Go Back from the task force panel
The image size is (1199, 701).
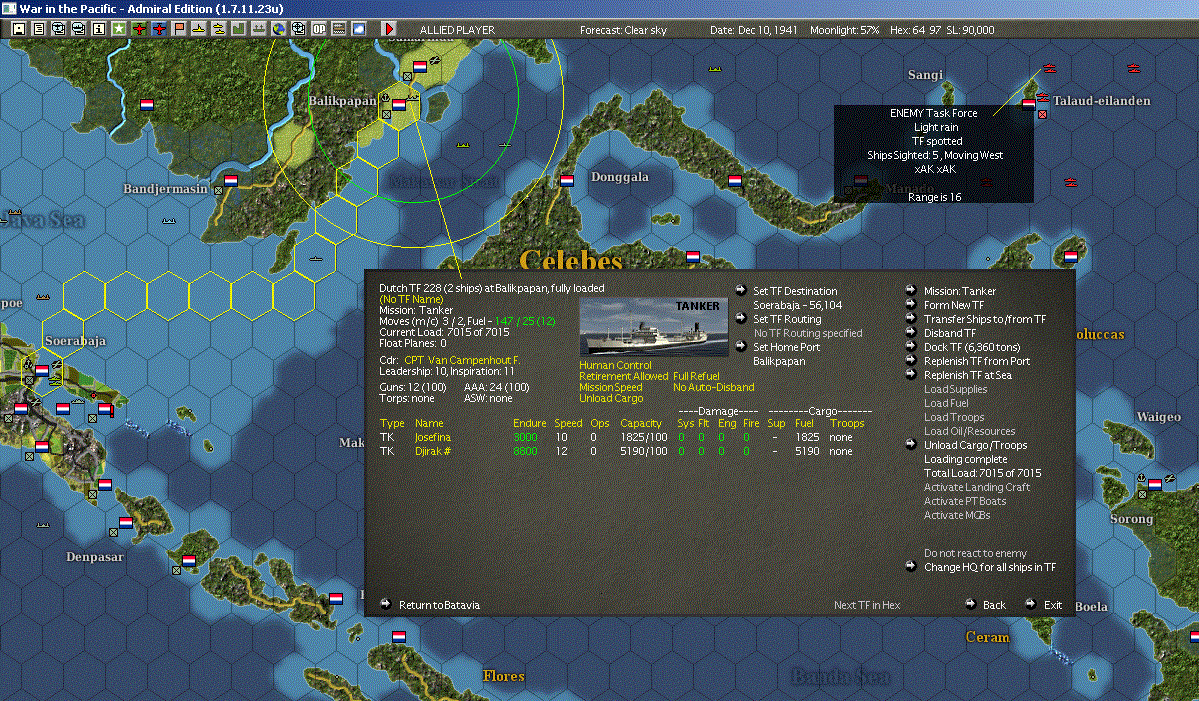point(993,605)
